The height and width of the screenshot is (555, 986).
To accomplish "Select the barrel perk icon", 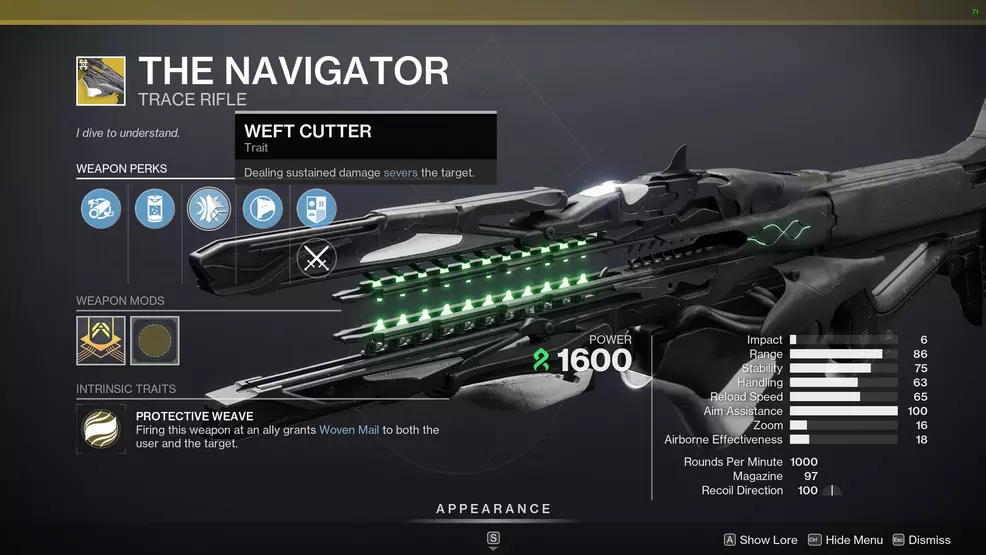I will [101, 210].
